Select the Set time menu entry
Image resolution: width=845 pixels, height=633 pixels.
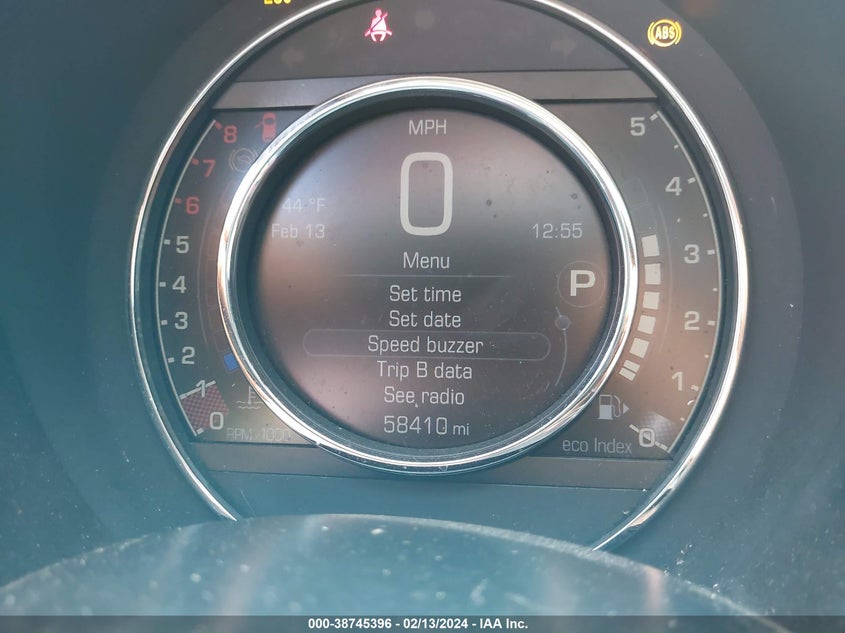tap(425, 294)
